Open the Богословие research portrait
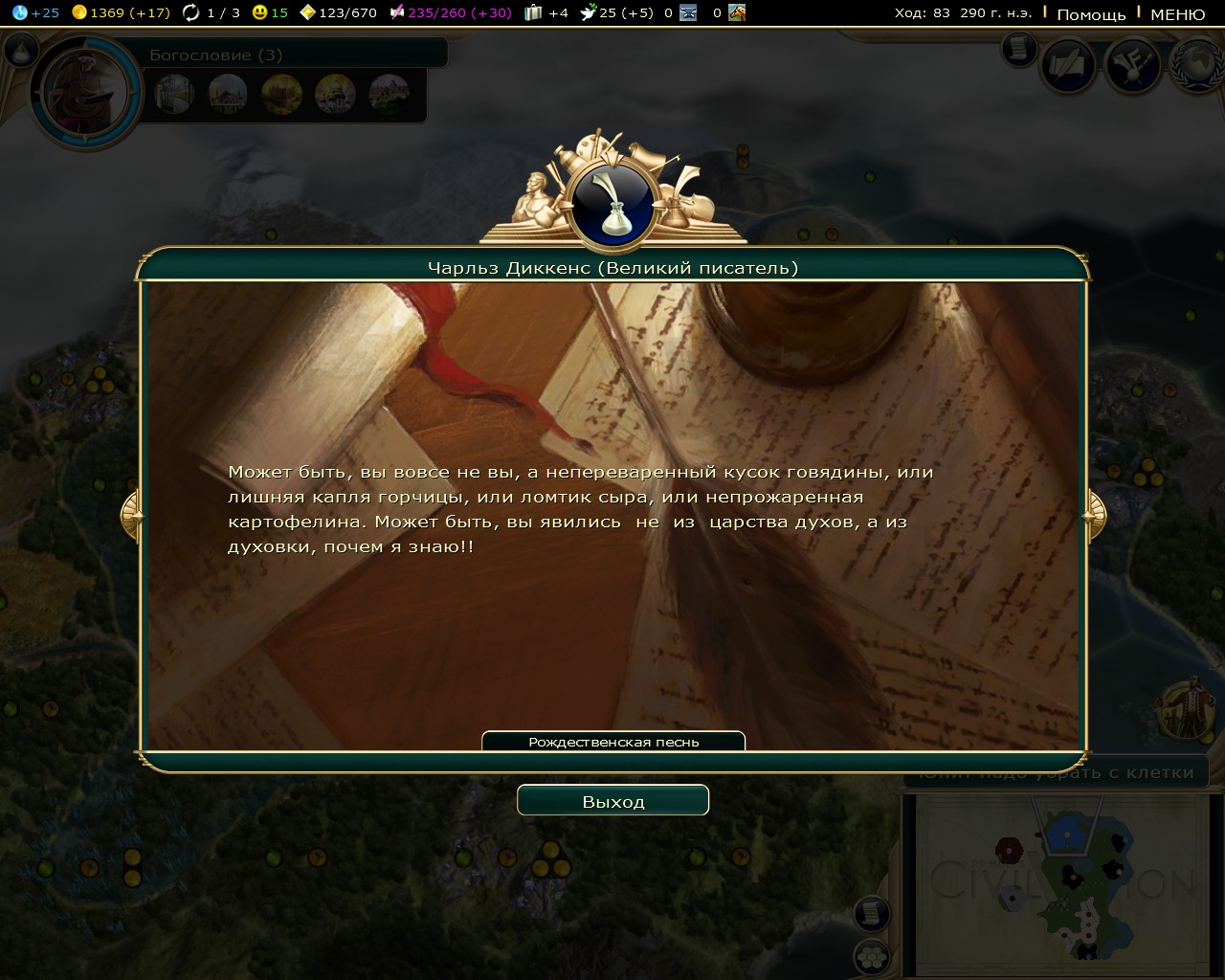The height and width of the screenshot is (980, 1225). point(85,93)
